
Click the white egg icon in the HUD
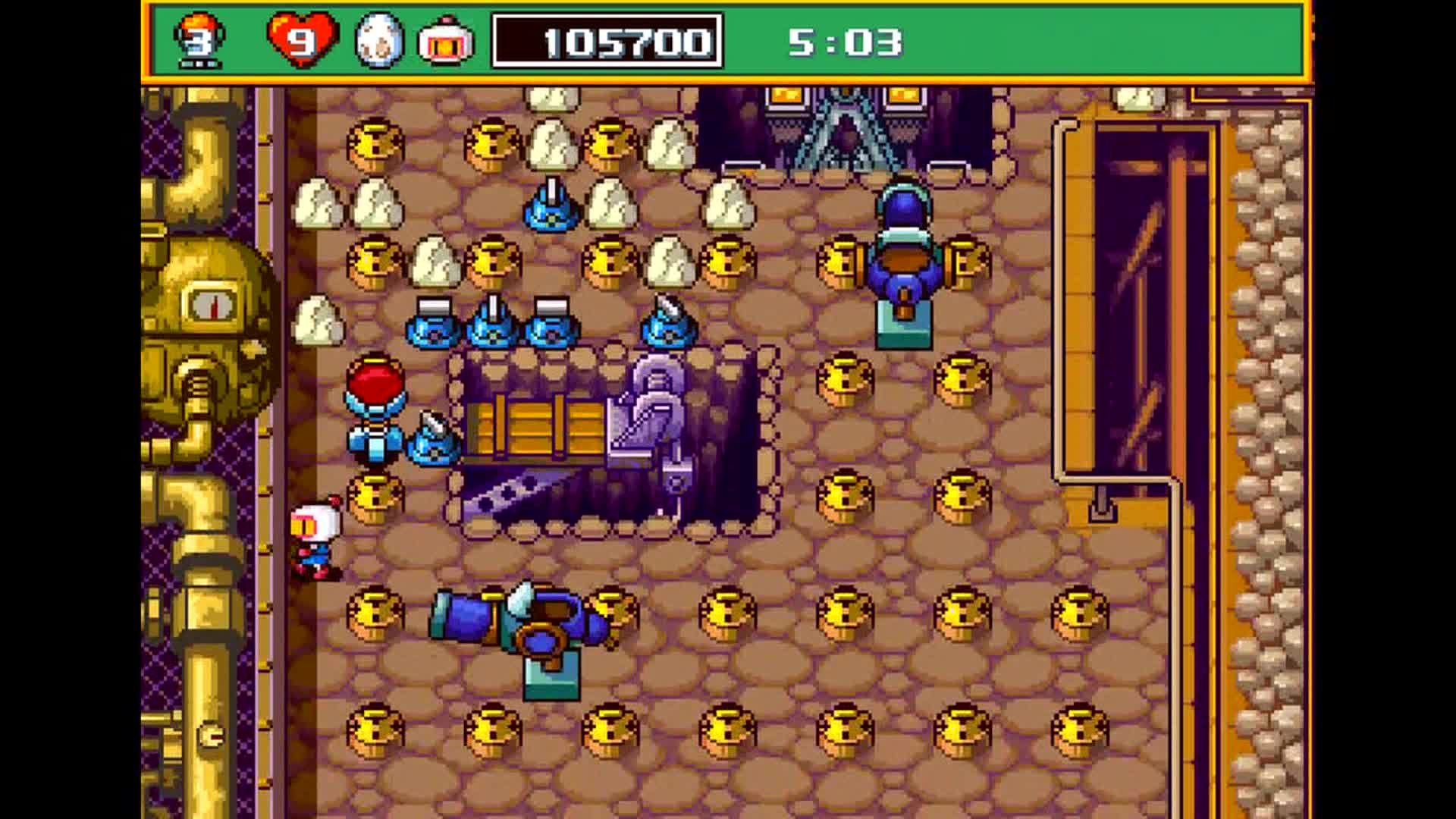(379, 41)
